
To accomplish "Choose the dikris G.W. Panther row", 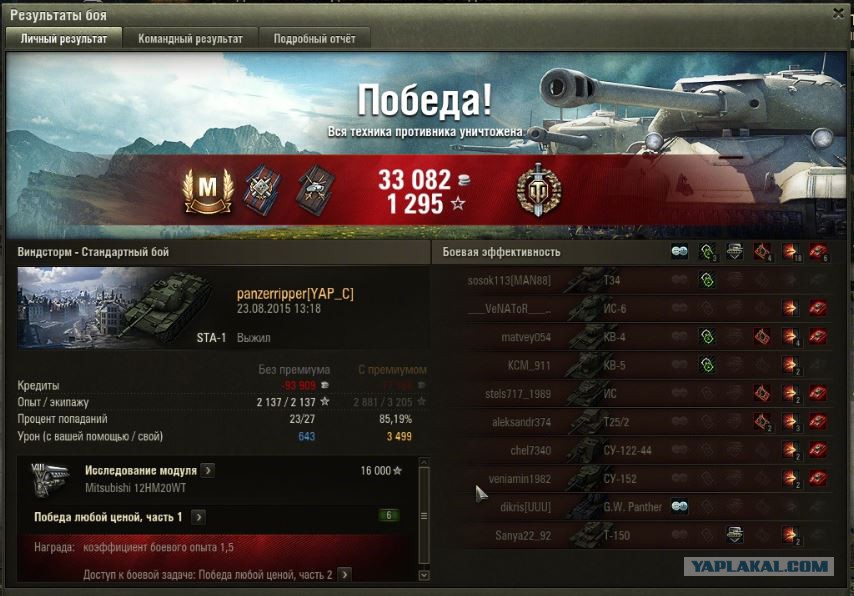I will pos(640,507).
